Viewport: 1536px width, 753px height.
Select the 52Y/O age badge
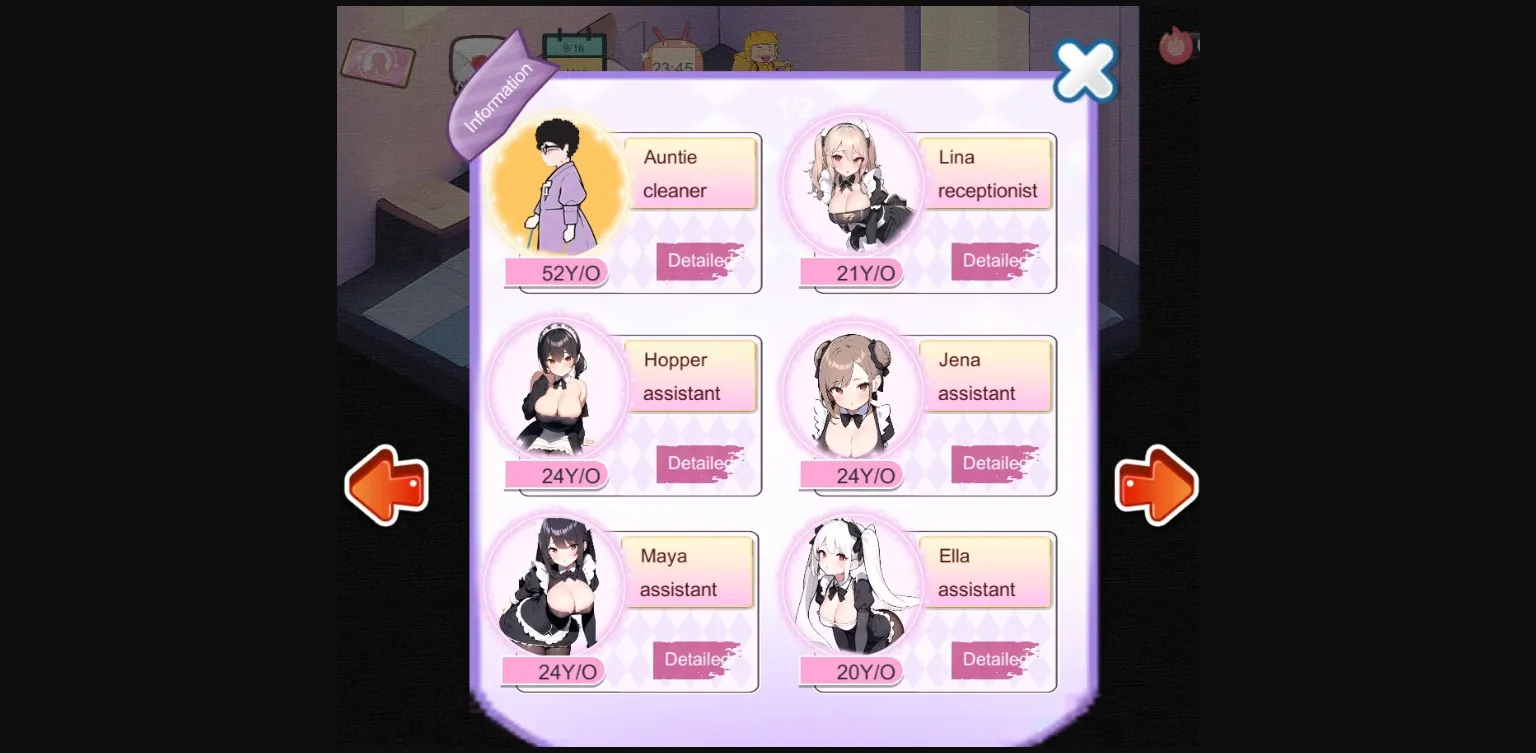click(557, 272)
